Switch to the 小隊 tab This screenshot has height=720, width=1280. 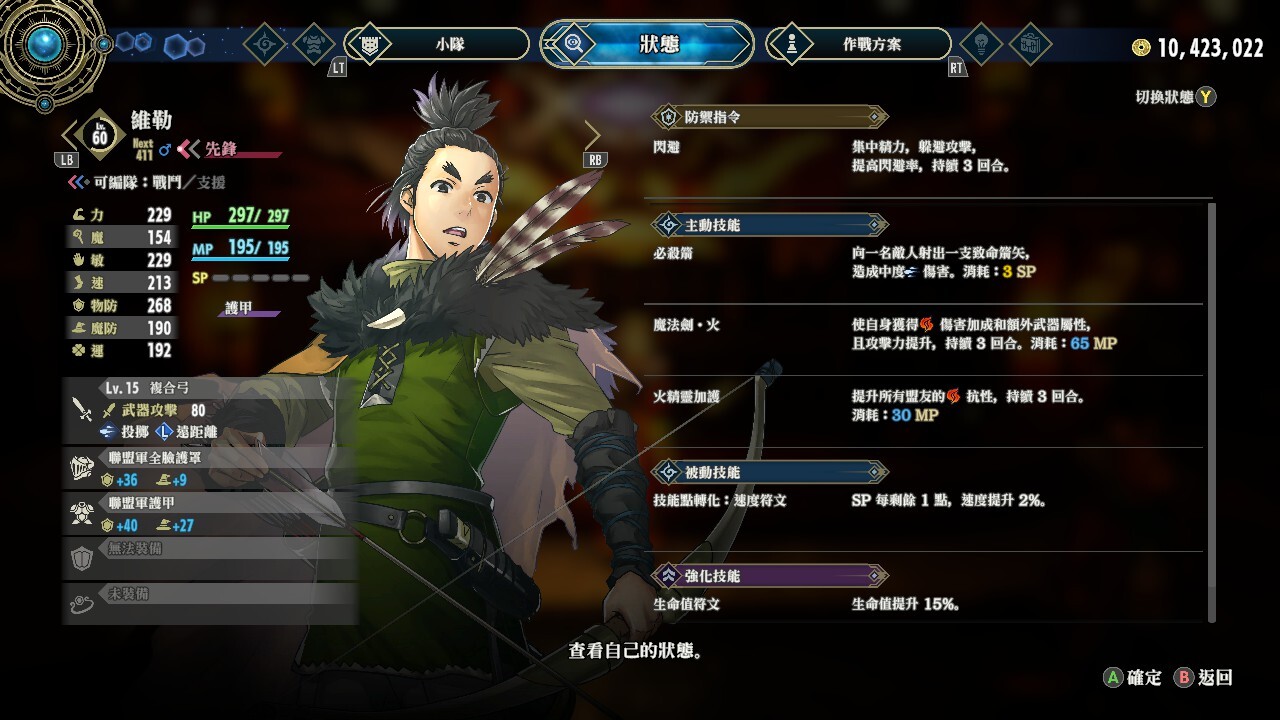(437, 44)
